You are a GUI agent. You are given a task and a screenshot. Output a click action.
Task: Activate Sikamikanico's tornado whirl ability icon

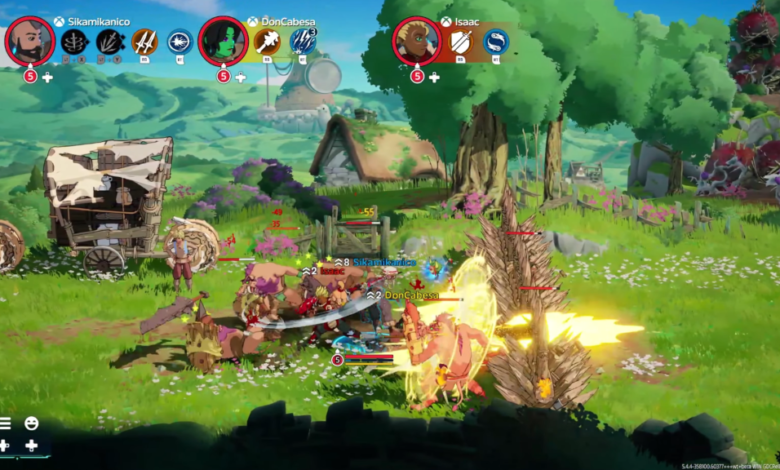tap(75, 42)
